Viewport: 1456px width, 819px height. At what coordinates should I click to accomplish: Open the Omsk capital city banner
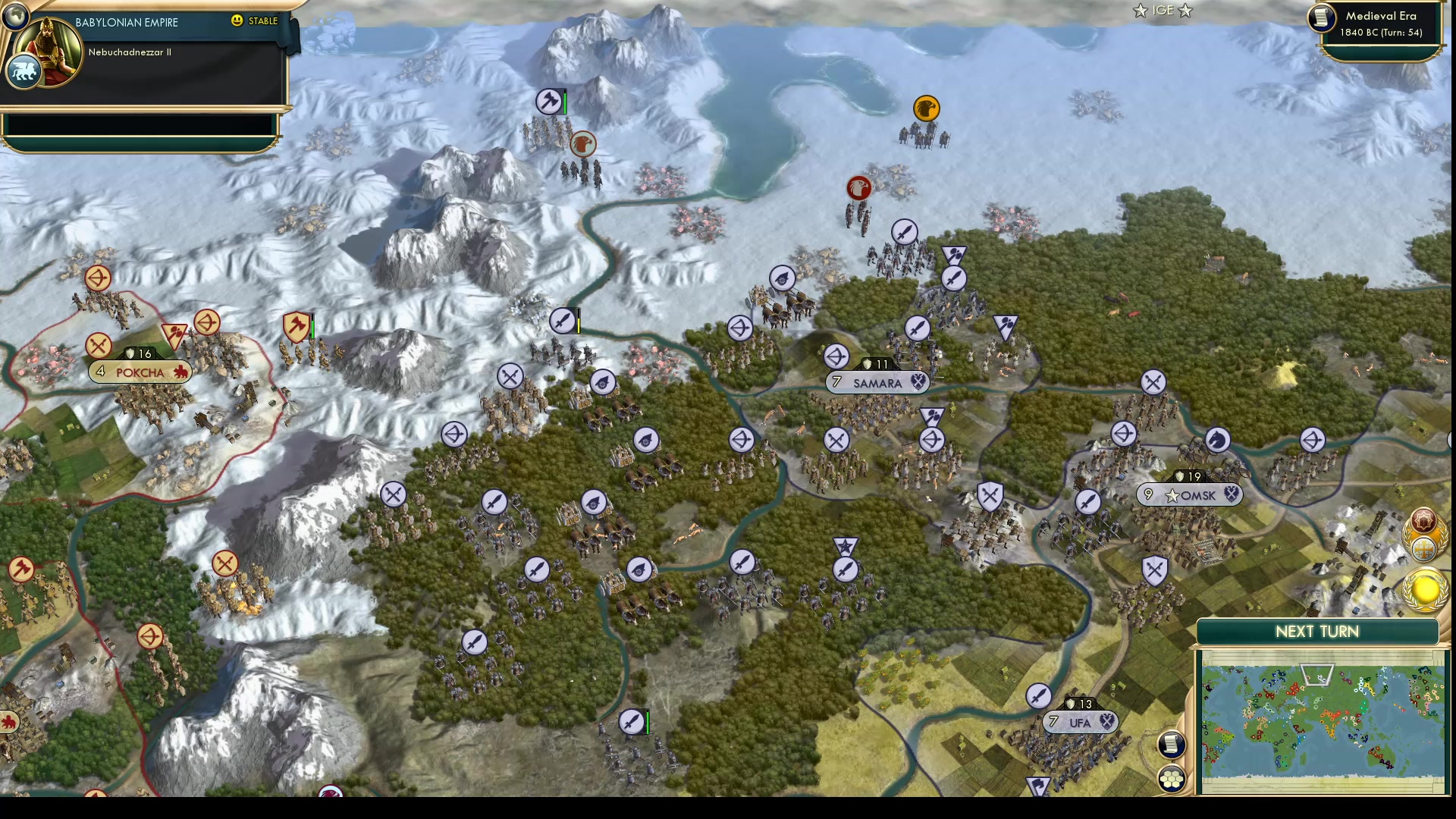[x=1191, y=494]
